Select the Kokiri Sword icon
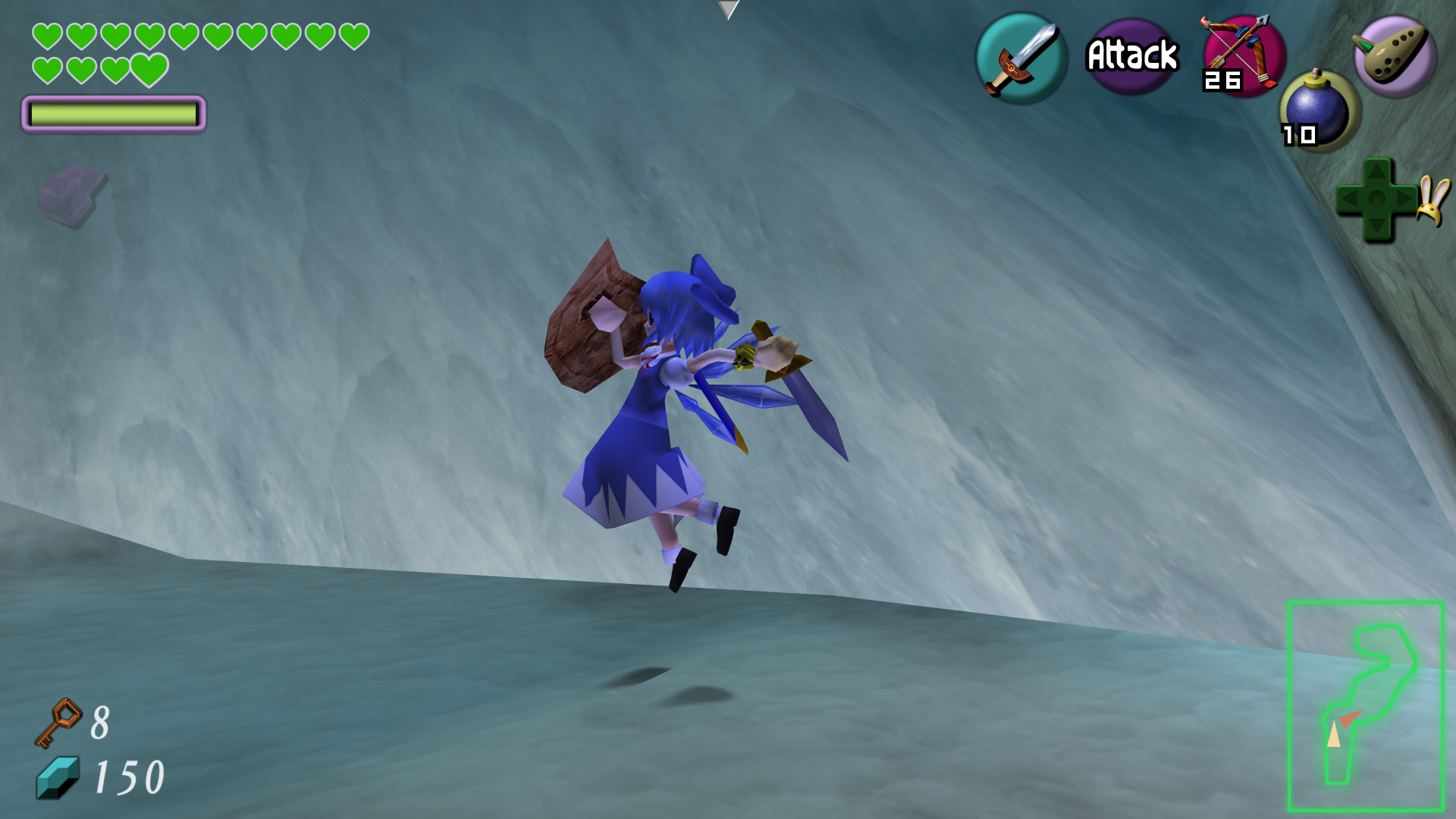1456x819 pixels. click(1020, 57)
